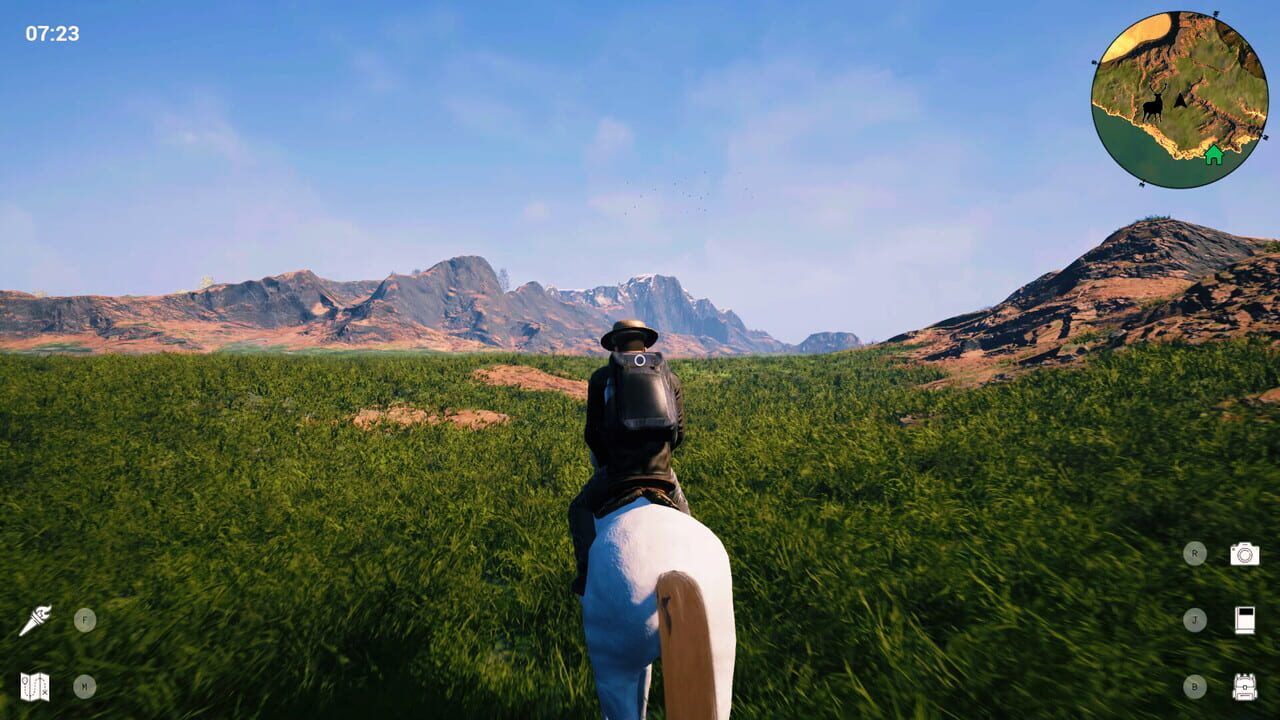Image resolution: width=1280 pixels, height=720 pixels.
Task: Click the torch flame tip graphic
Action: tap(47, 607)
